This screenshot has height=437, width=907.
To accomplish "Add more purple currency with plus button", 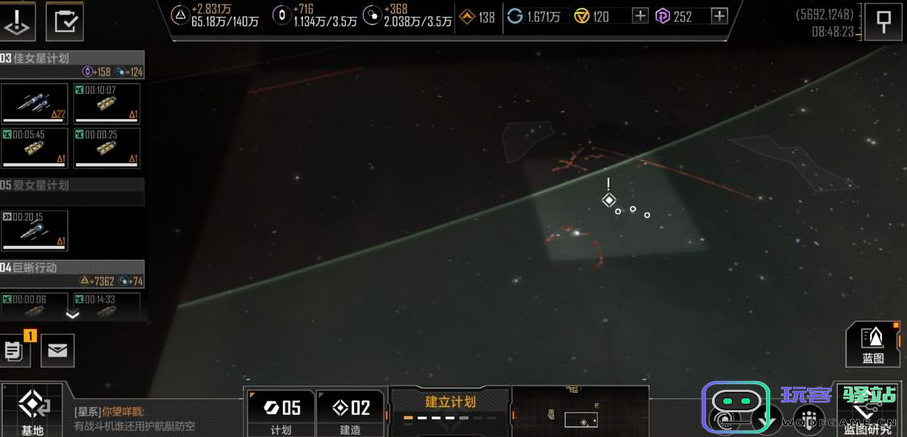I will point(719,16).
